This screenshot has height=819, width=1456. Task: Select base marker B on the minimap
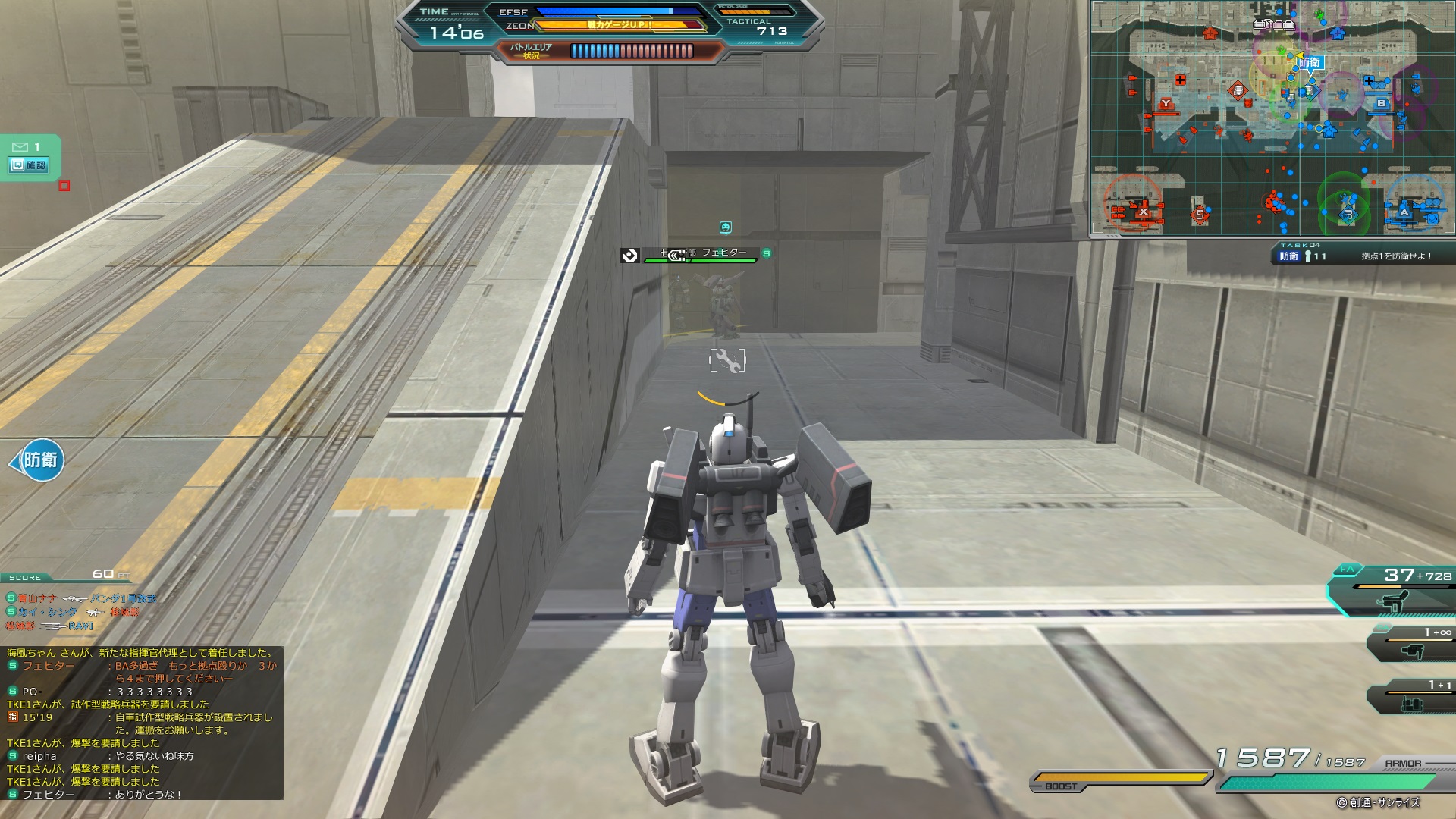click(1381, 103)
